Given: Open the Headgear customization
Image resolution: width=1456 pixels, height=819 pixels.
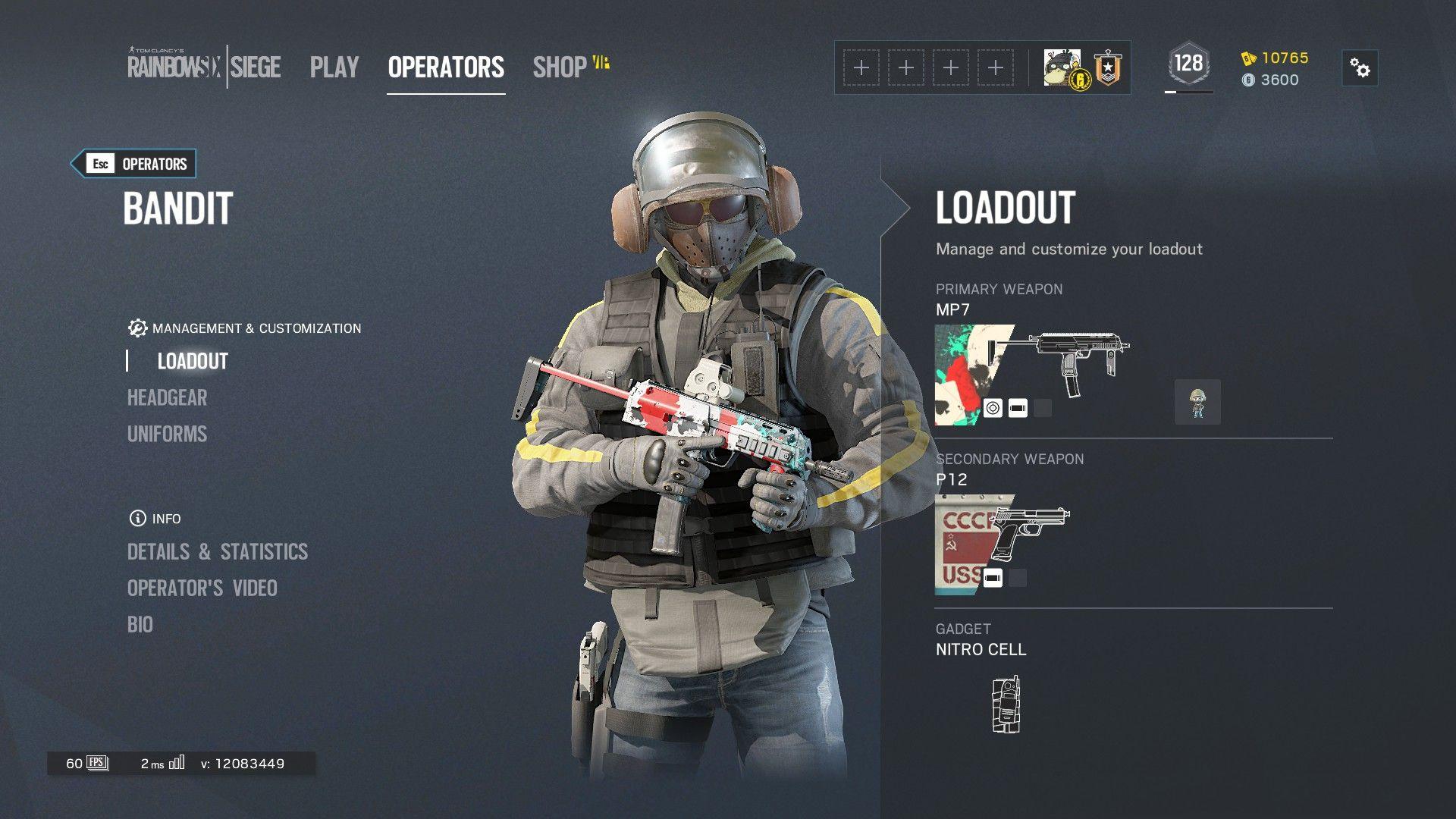Looking at the screenshot, I should (167, 397).
